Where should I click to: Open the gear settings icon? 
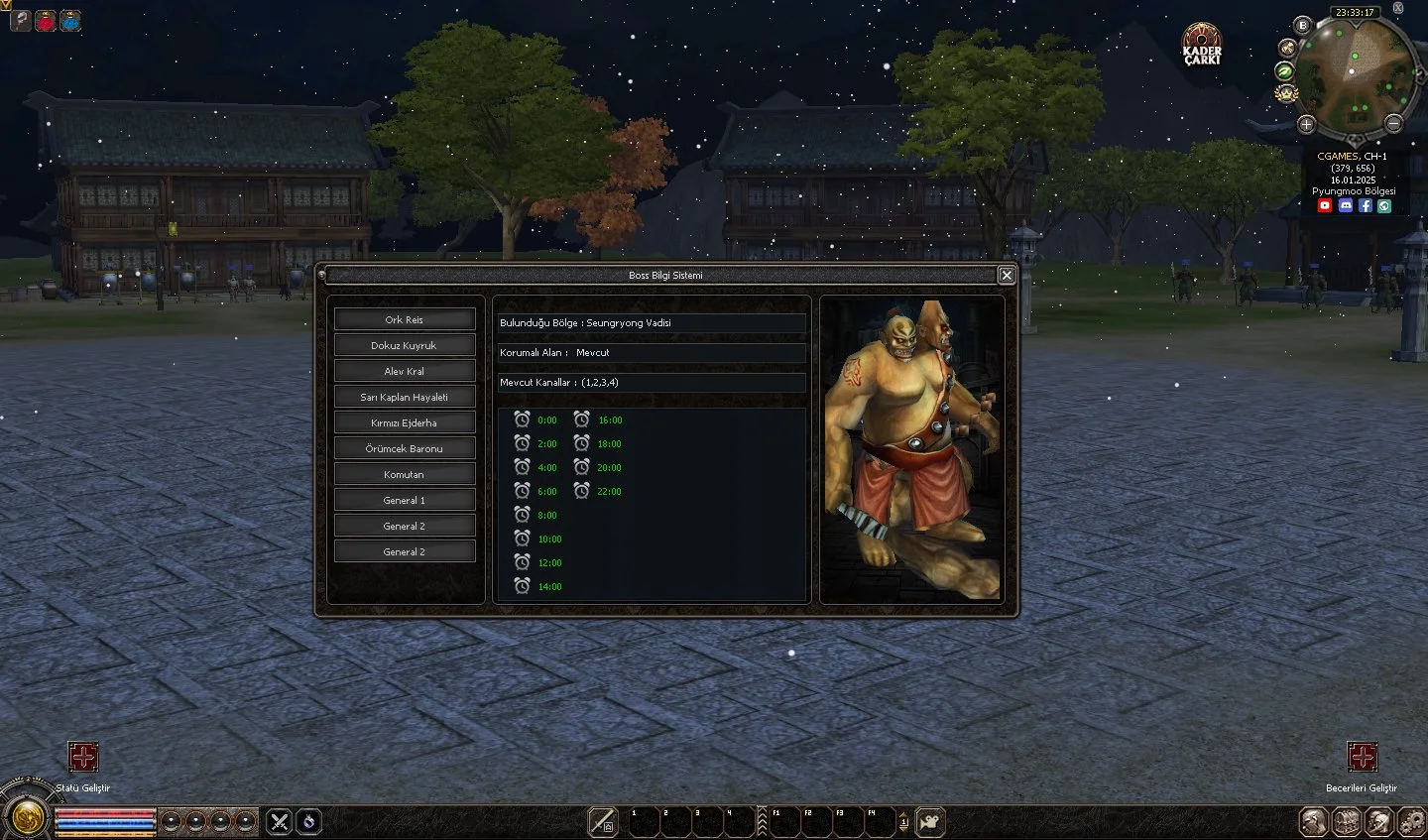tap(1410, 821)
